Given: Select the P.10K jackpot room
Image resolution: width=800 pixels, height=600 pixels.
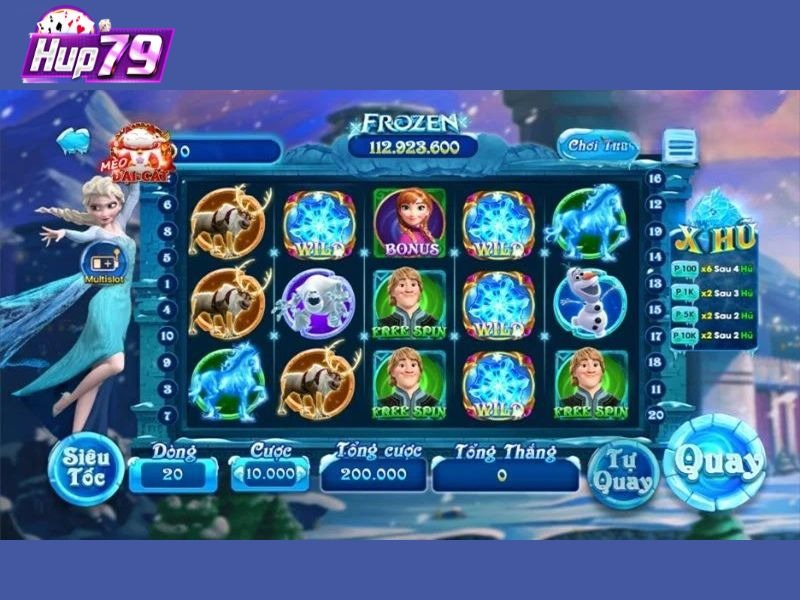Looking at the screenshot, I should pyautogui.click(x=685, y=337).
